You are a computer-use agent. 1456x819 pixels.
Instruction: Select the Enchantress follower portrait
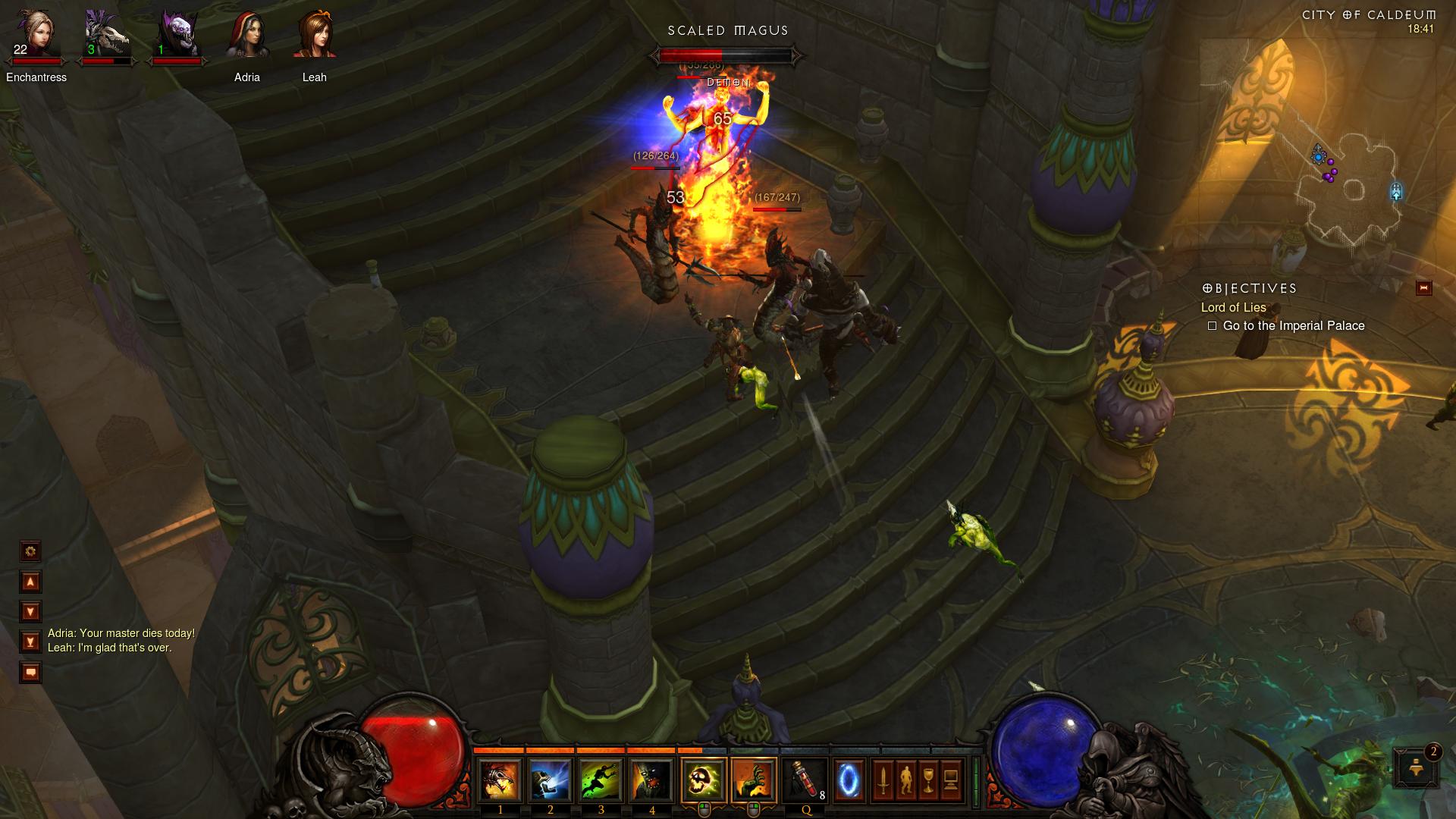pyautogui.click(x=36, y=35)
